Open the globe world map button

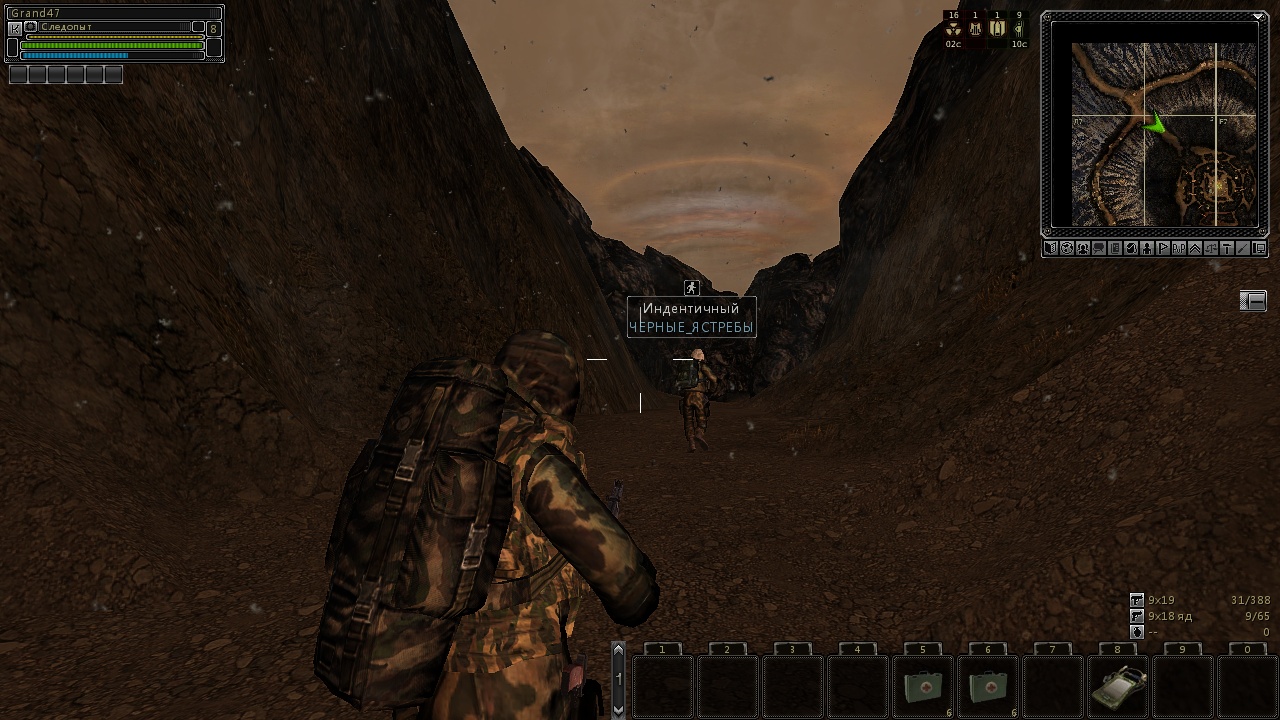(x=1067, y=248)
